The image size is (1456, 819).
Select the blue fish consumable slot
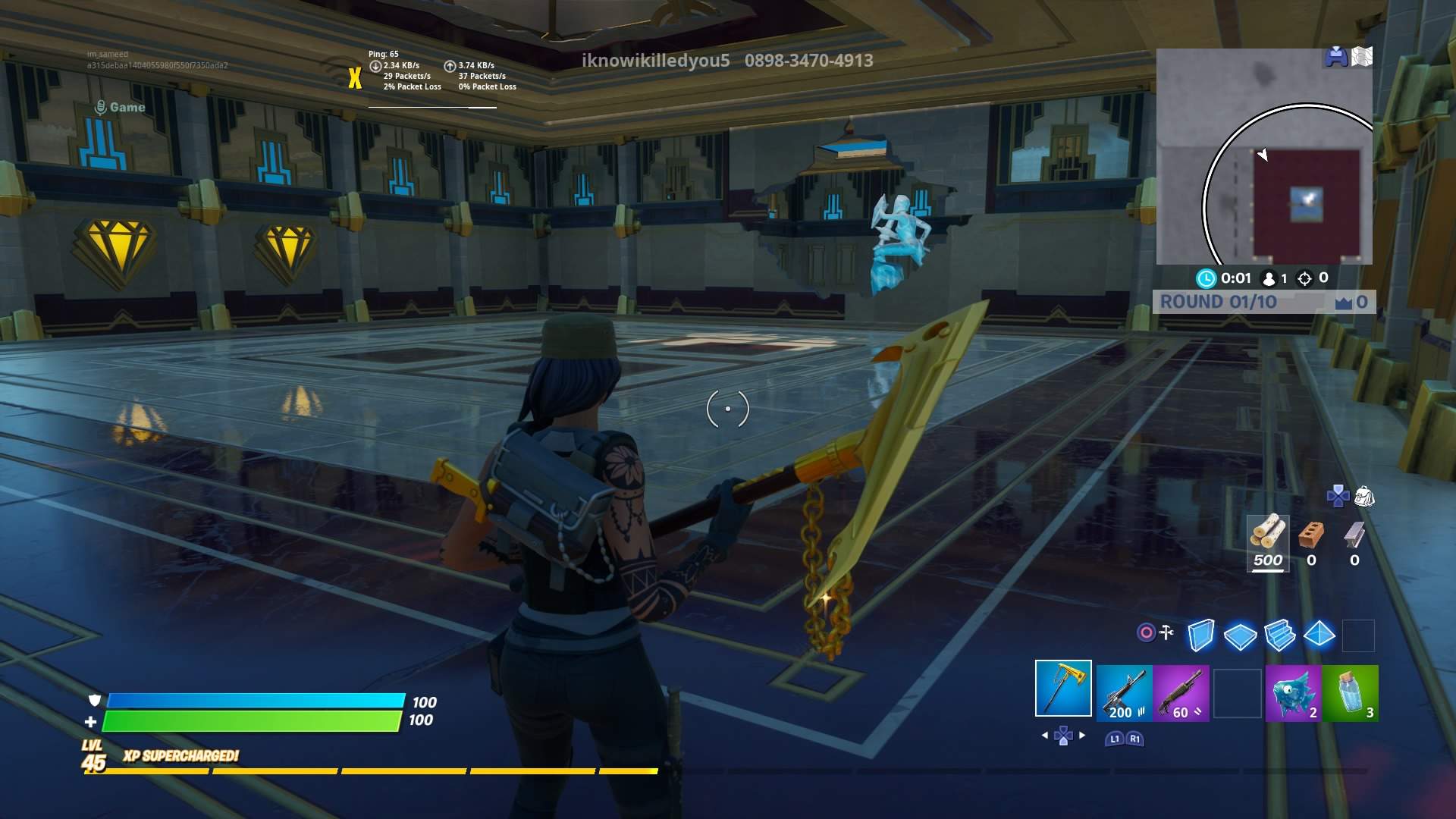[1293, 692]
